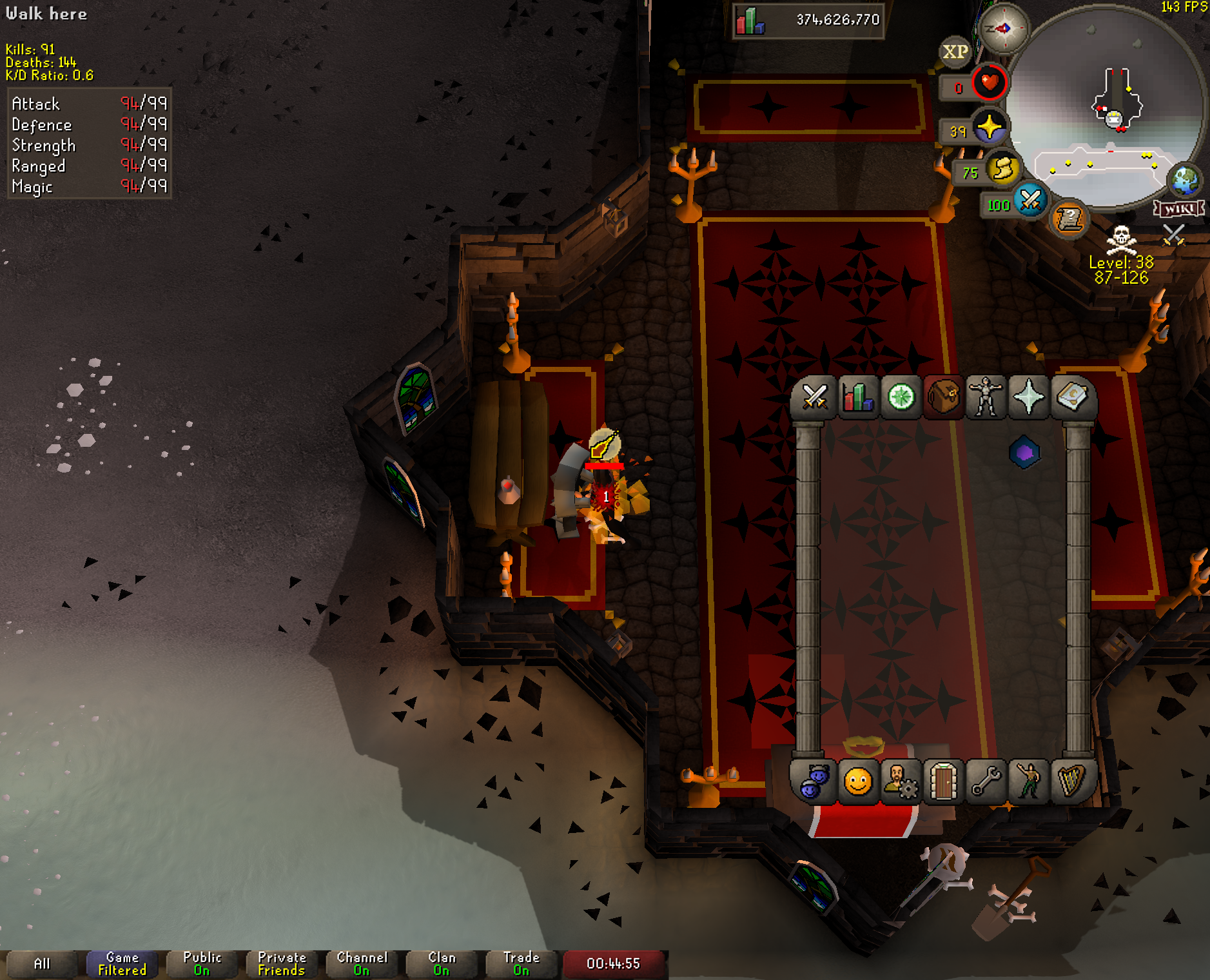Open the Prayer tab

coord(1029,397)
